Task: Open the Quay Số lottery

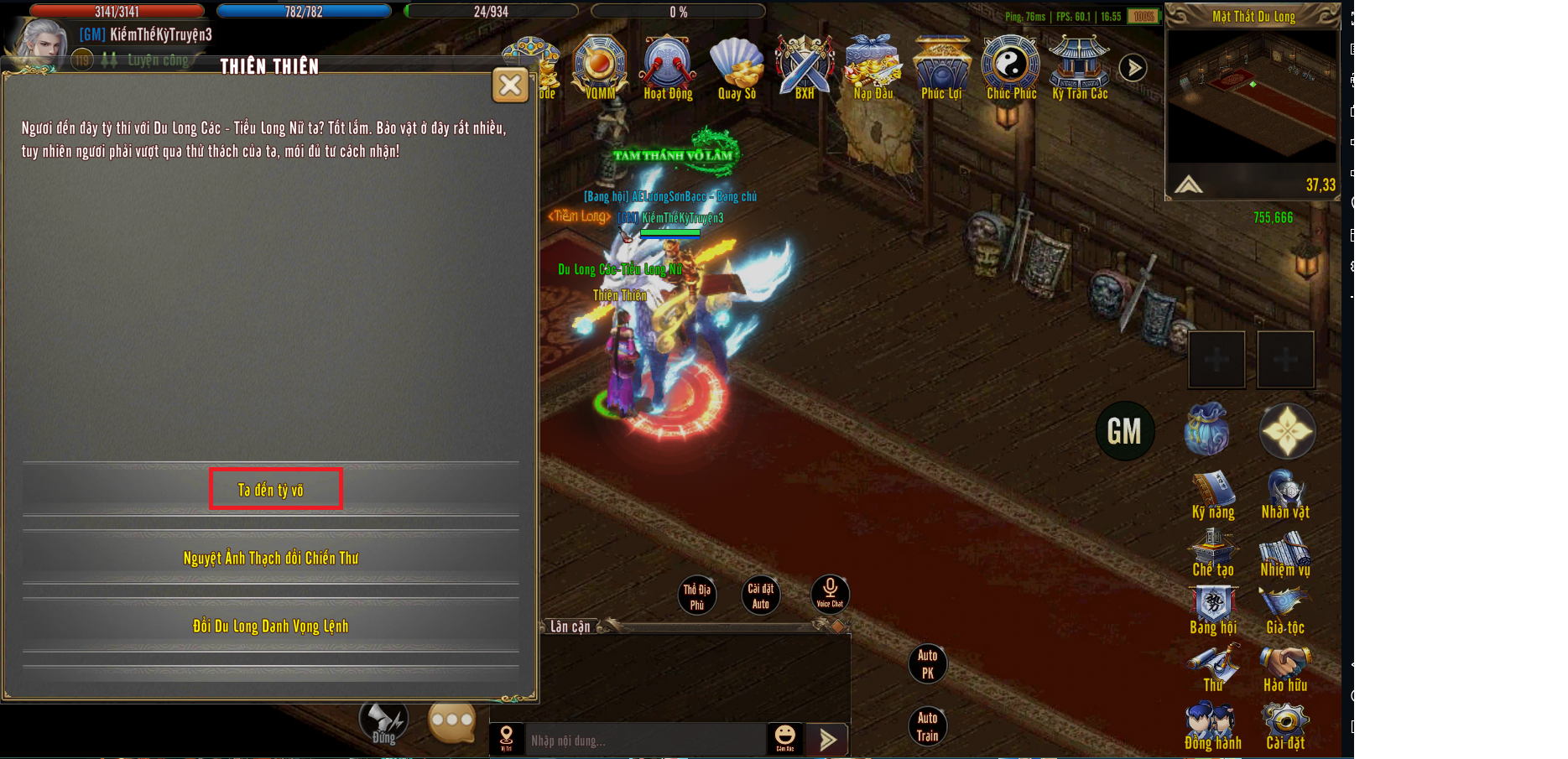Action: click(737, 67)
